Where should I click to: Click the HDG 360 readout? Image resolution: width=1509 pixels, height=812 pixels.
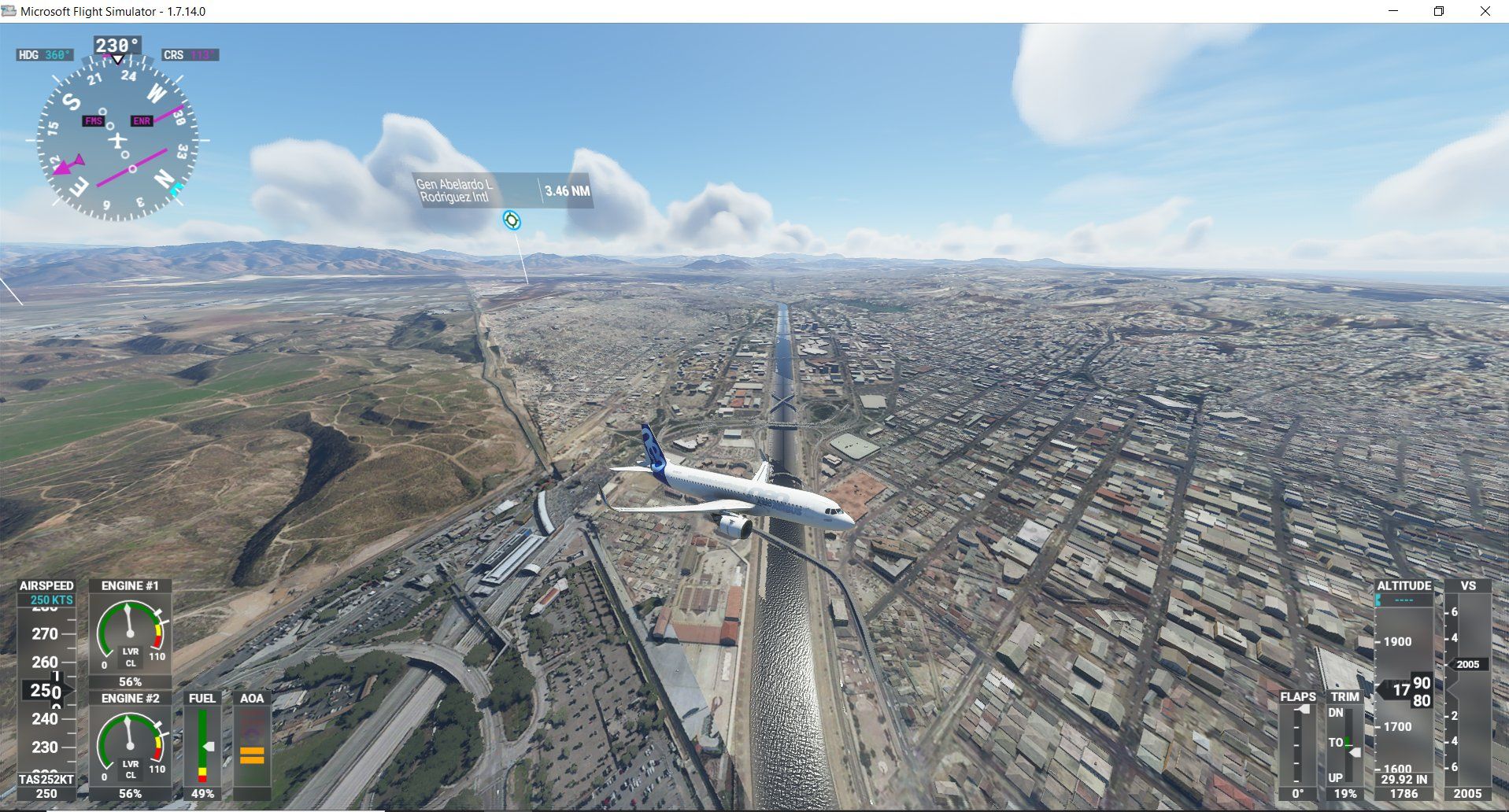tap(45, 56)
